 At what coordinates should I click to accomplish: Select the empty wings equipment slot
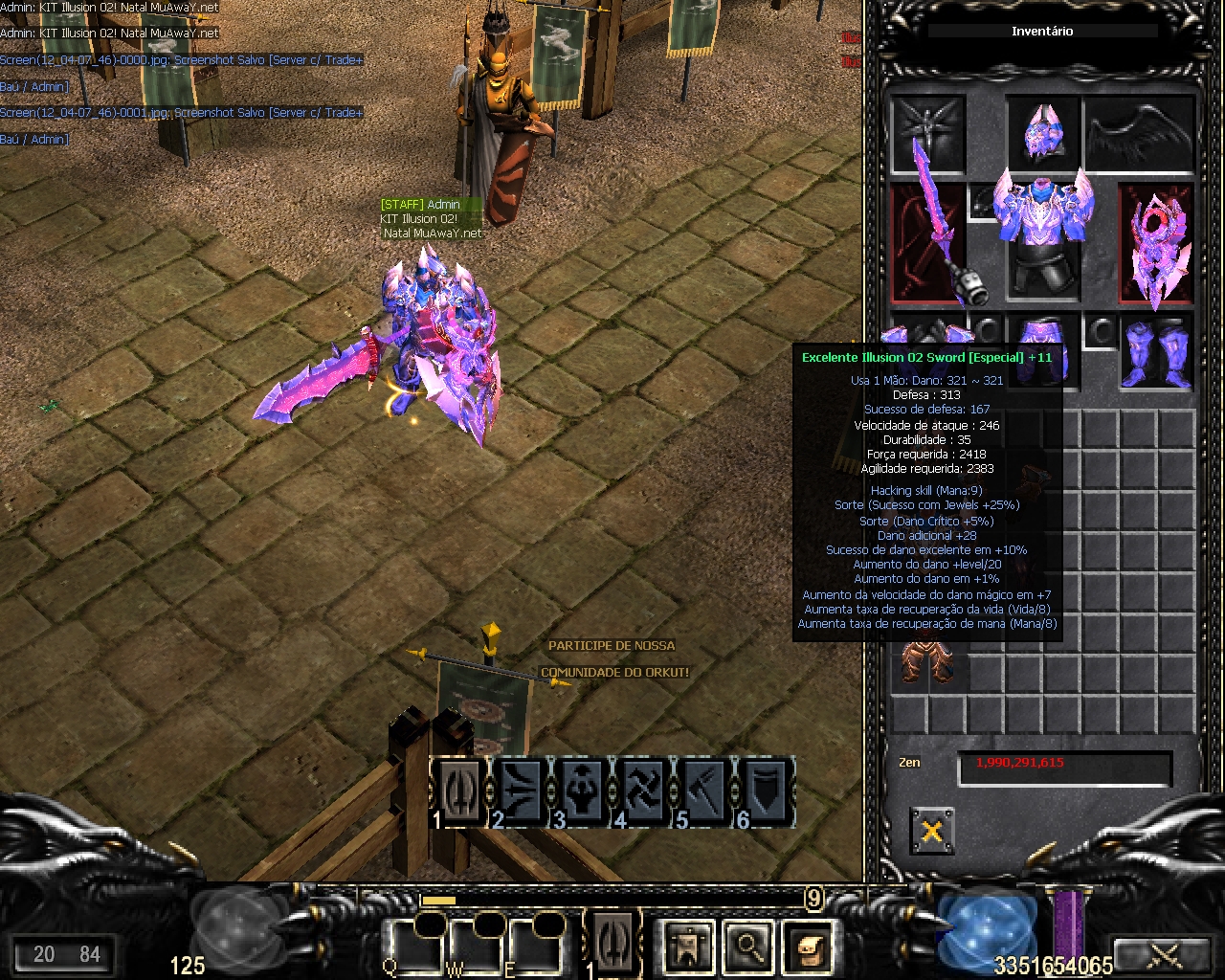tap(1141, 133)
